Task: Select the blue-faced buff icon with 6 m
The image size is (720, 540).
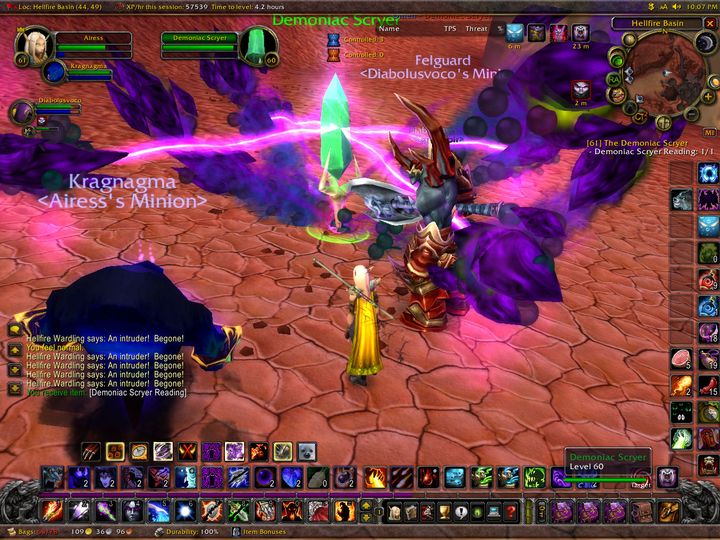Action: click(514, 34)
